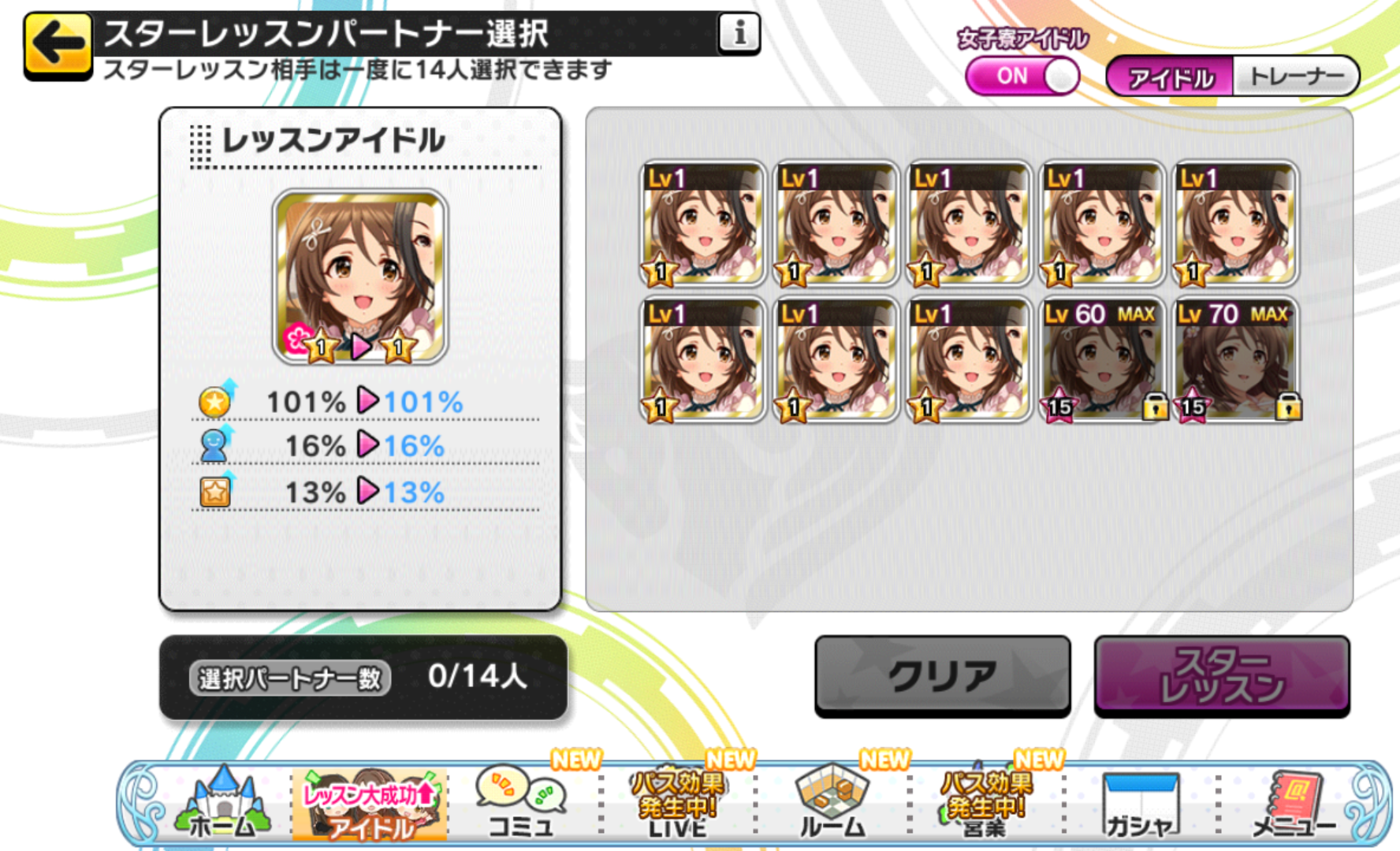
Task: Select the Lv 70 MAX idol card
Action: (x=1235, y=360)
